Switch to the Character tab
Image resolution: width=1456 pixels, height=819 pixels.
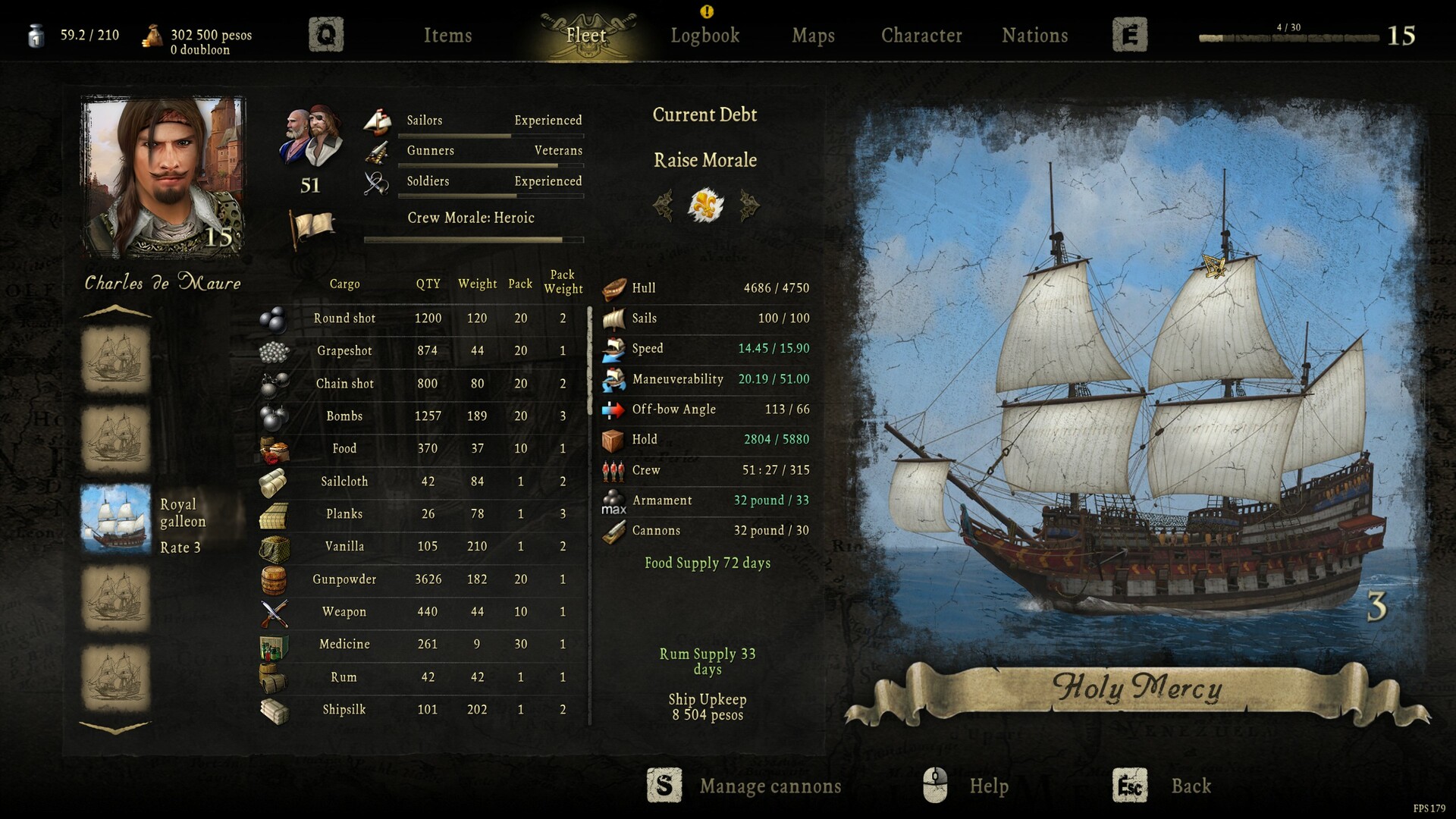[x=921, y=35]
